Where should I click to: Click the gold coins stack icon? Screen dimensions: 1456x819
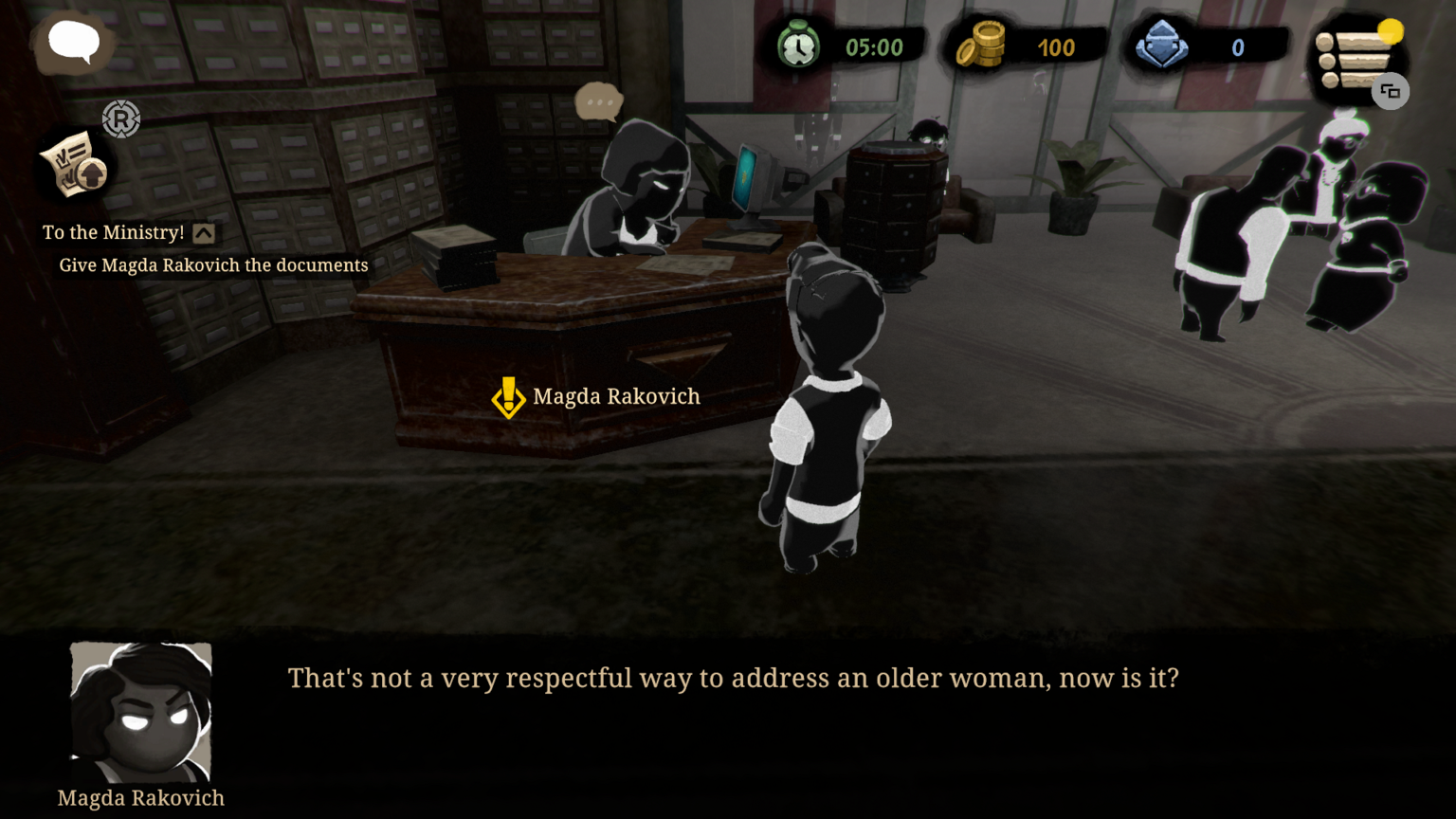[x=981, y=45]
